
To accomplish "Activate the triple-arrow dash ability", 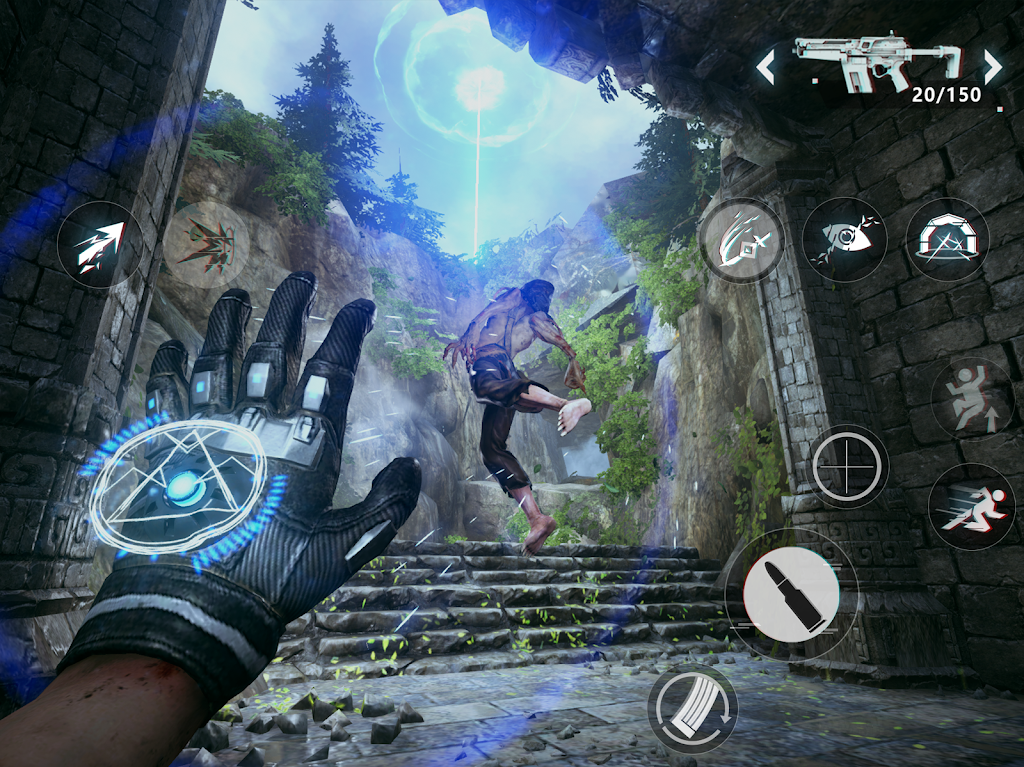I will [100, 245].
